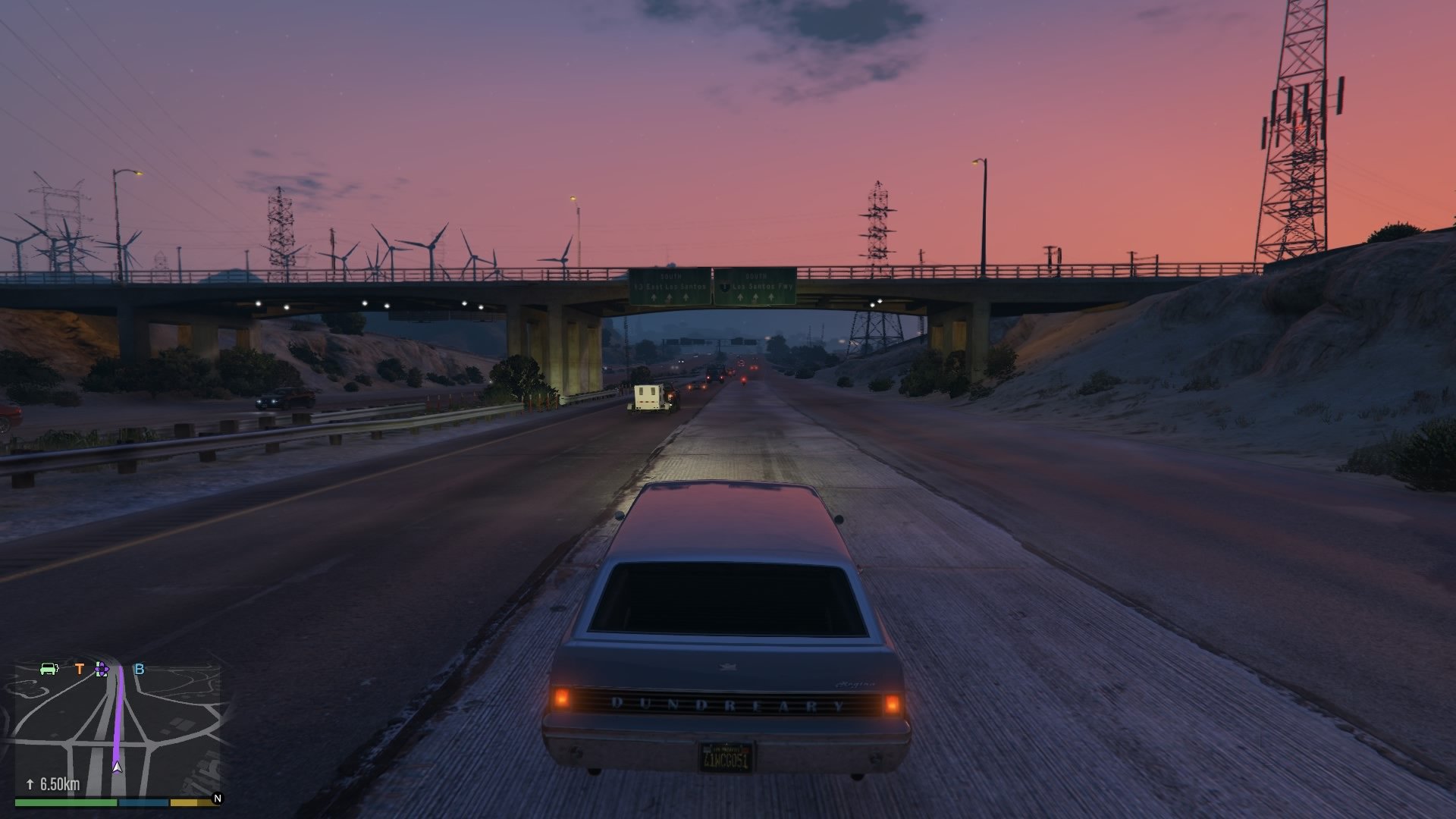Image resolution: width=1456 pixels, height=819 pixels.
Task: Click the East Los Santos sign arrows
Action: pyautogui.click(x=670, y=297)
